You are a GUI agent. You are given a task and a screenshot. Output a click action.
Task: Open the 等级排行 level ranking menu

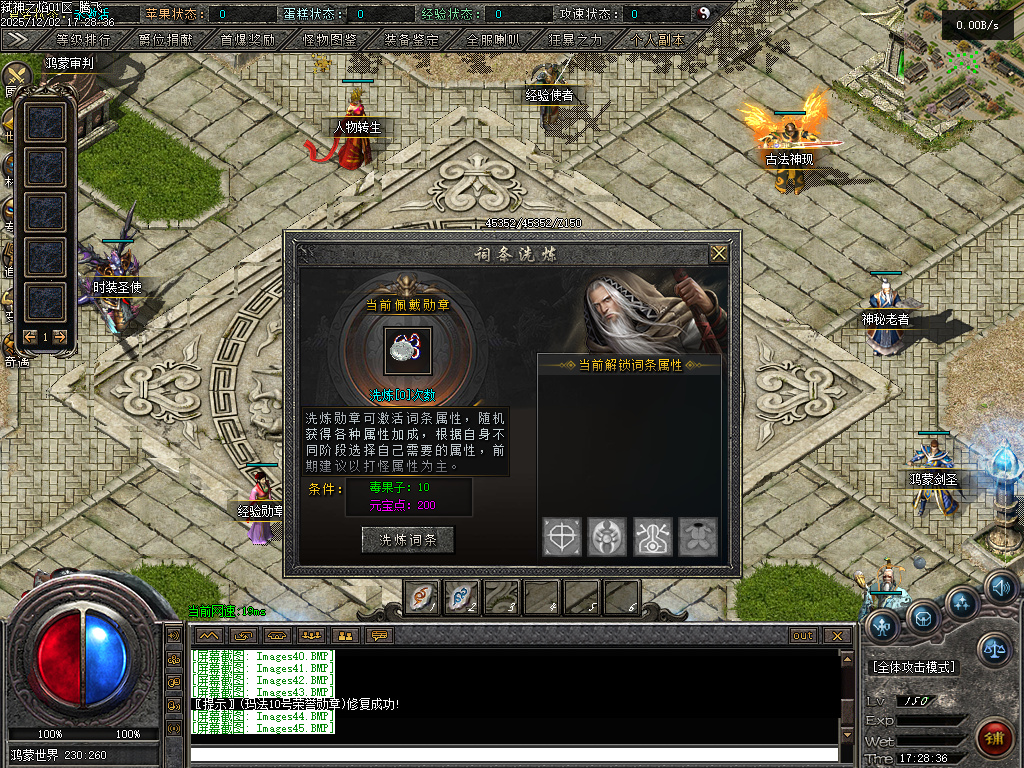click(83, 41)
